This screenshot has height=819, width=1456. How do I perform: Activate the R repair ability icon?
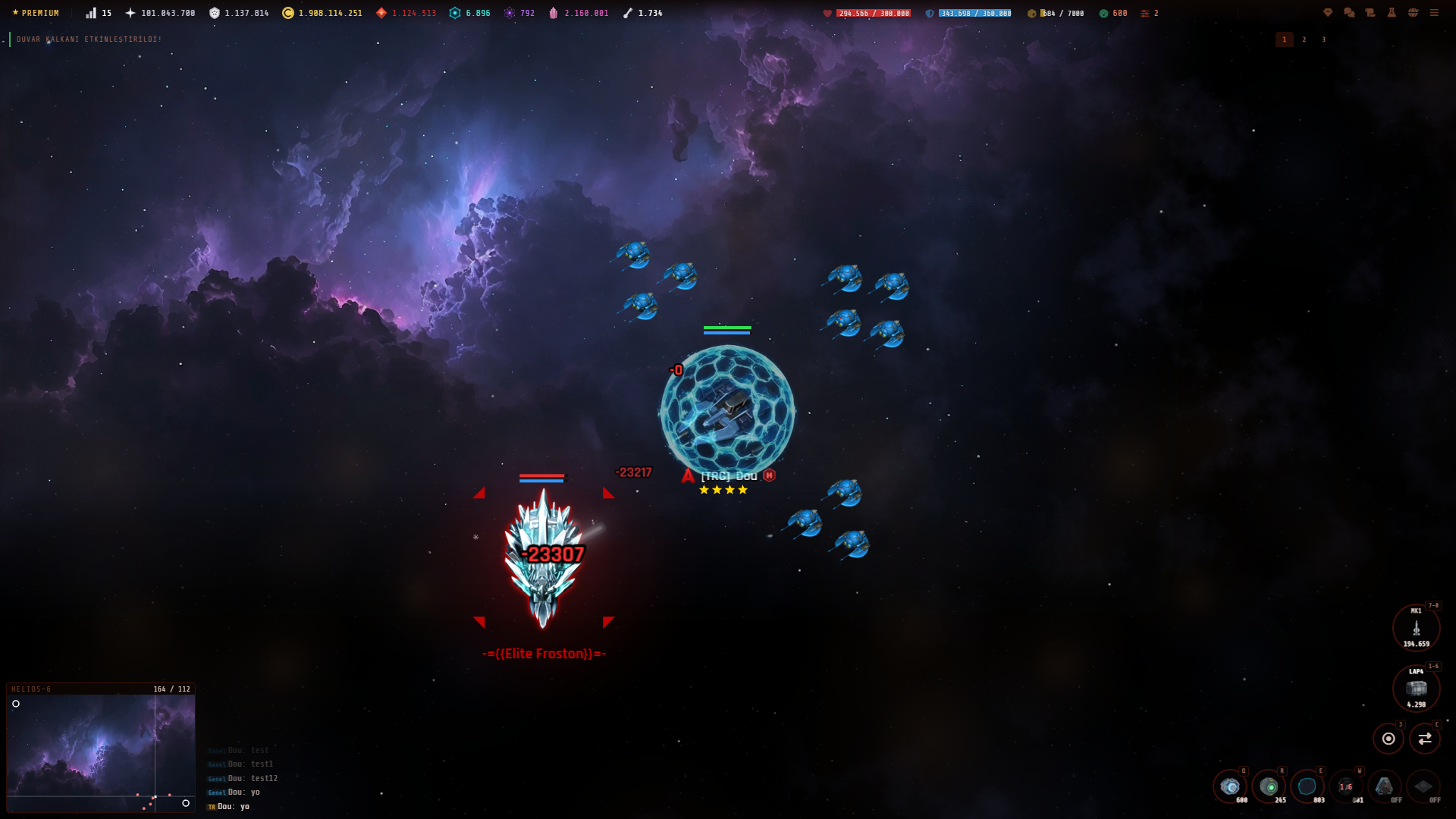[1270, 786]
